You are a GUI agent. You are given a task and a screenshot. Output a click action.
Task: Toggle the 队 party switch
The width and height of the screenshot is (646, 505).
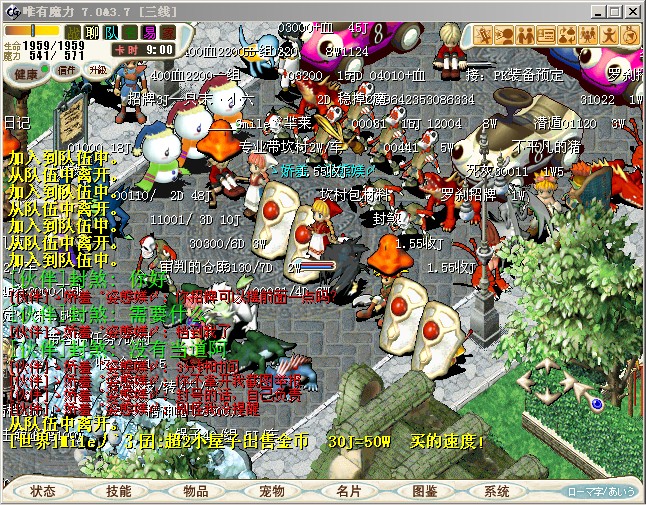click(112, 32)
